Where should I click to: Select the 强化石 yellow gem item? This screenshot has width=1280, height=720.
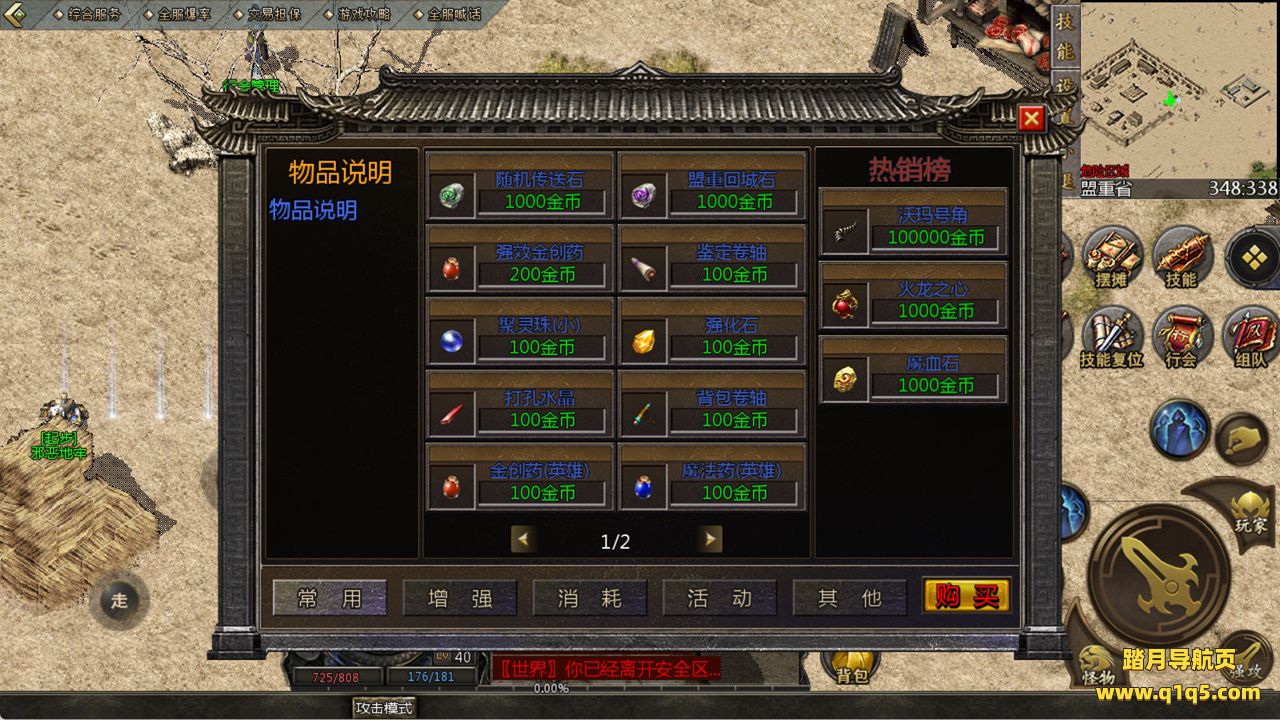[712, 333]
